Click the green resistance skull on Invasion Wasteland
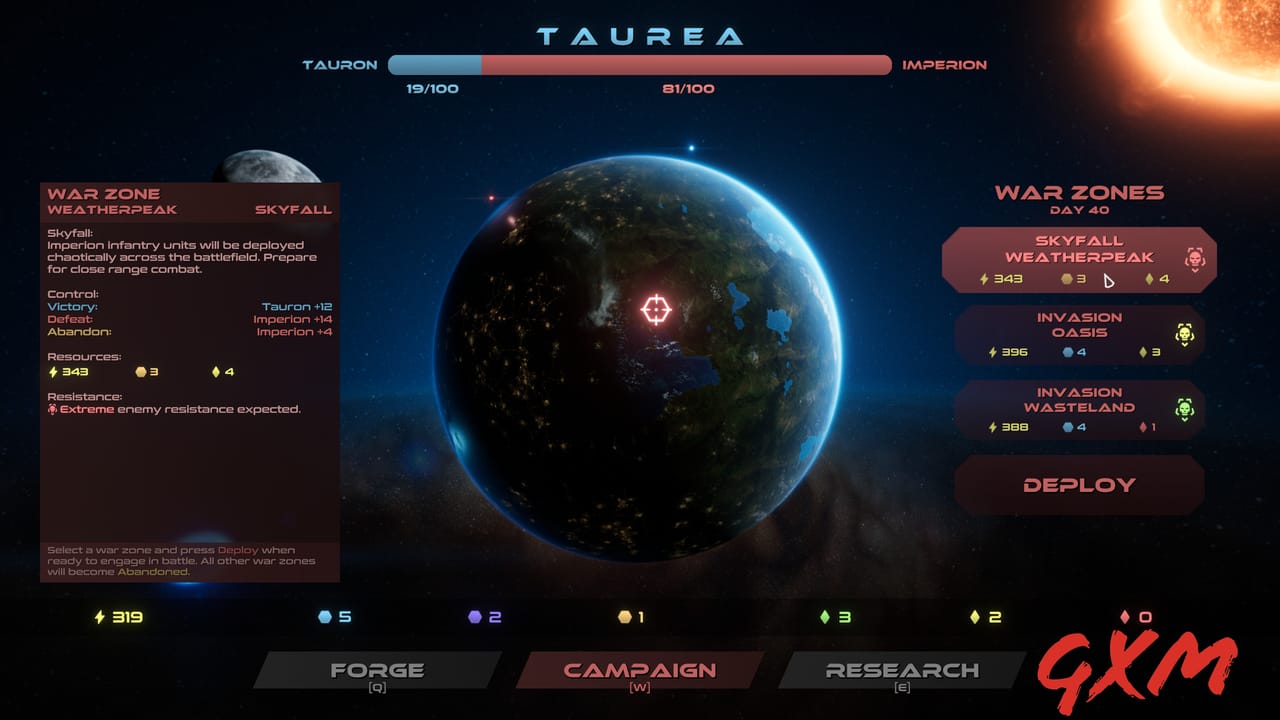This screenshot has width=1280, height=720. (x=1183, y=405)
